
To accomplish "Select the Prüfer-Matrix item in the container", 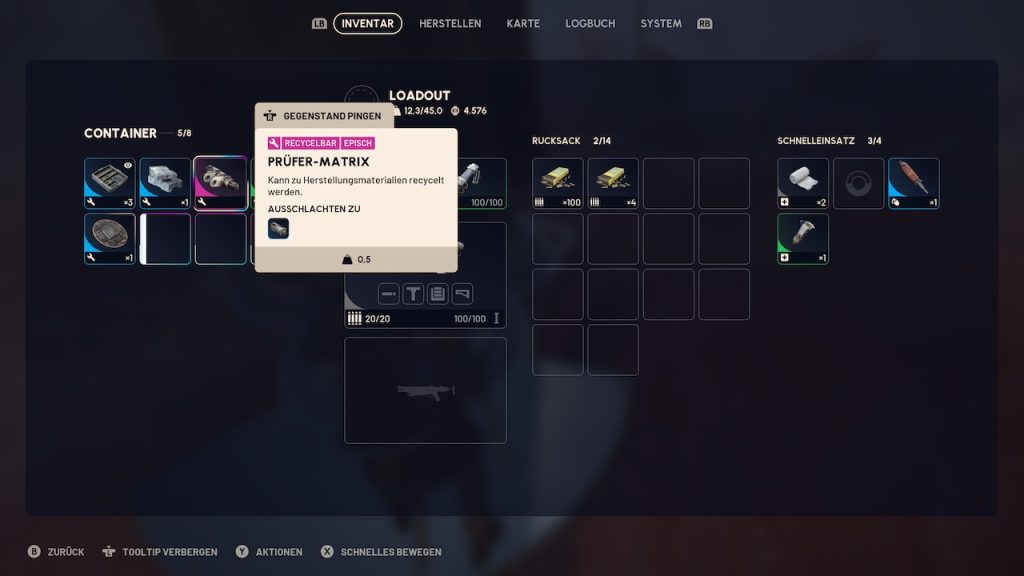I will [220, 183].
